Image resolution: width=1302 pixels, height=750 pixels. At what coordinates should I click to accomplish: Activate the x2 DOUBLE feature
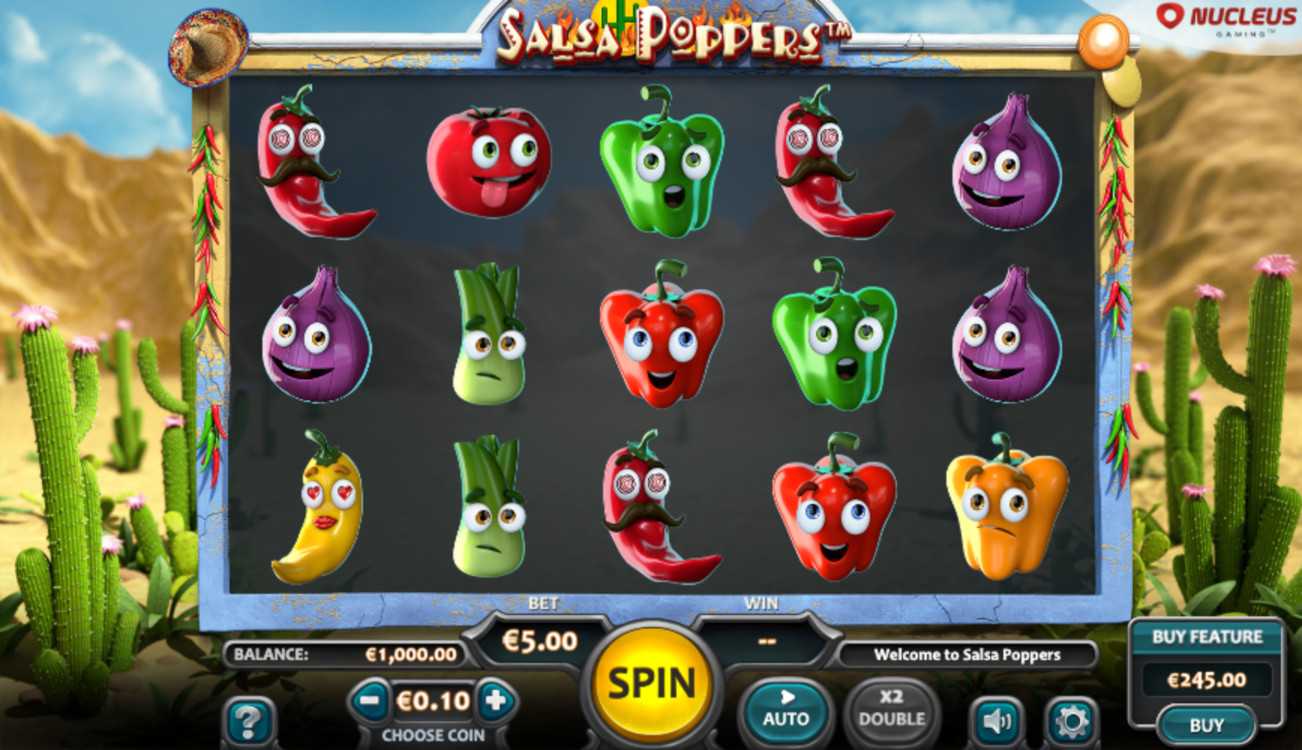(891, 708)
